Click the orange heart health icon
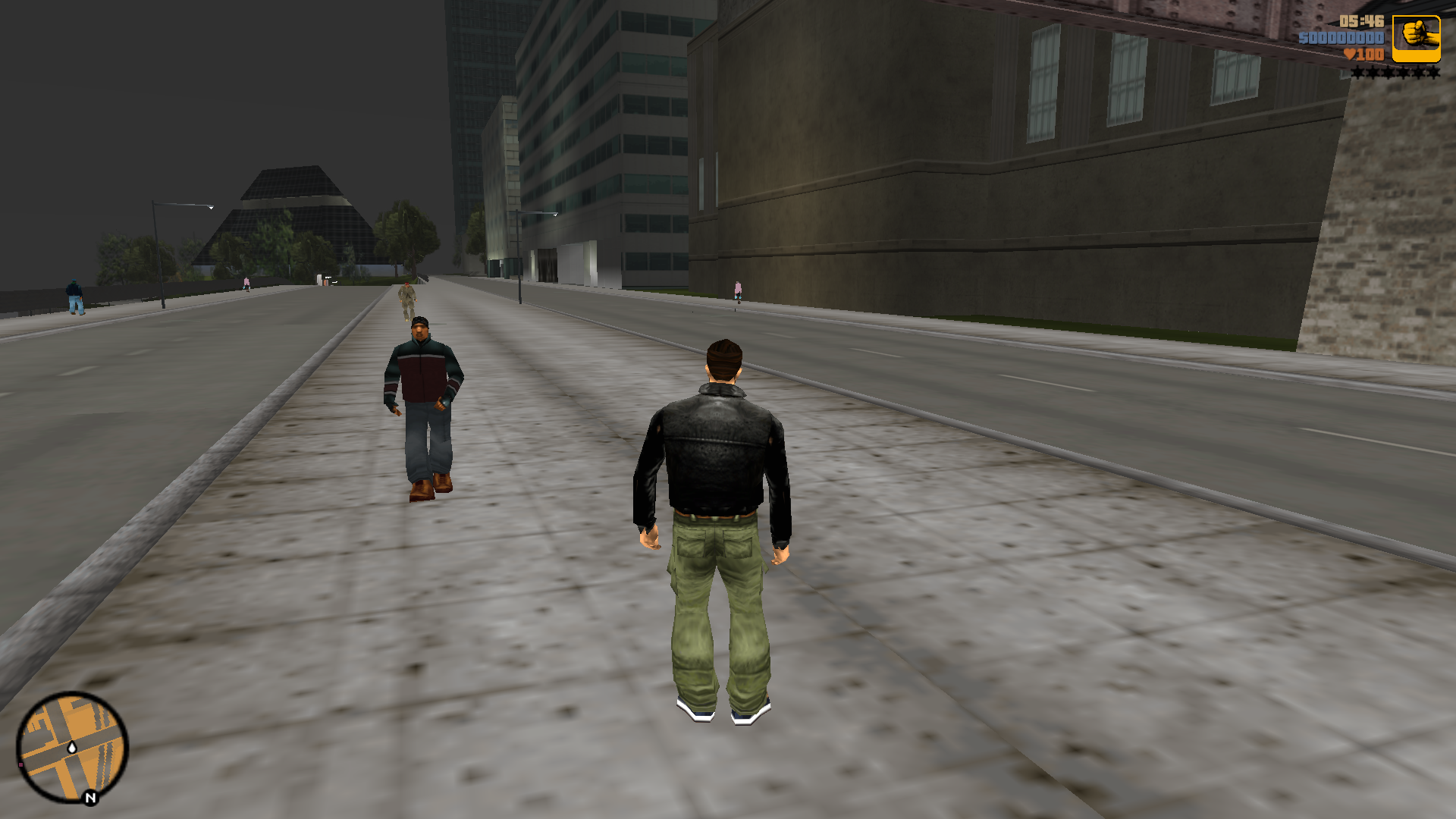 pyautogui.click(x=1350, y=55)
